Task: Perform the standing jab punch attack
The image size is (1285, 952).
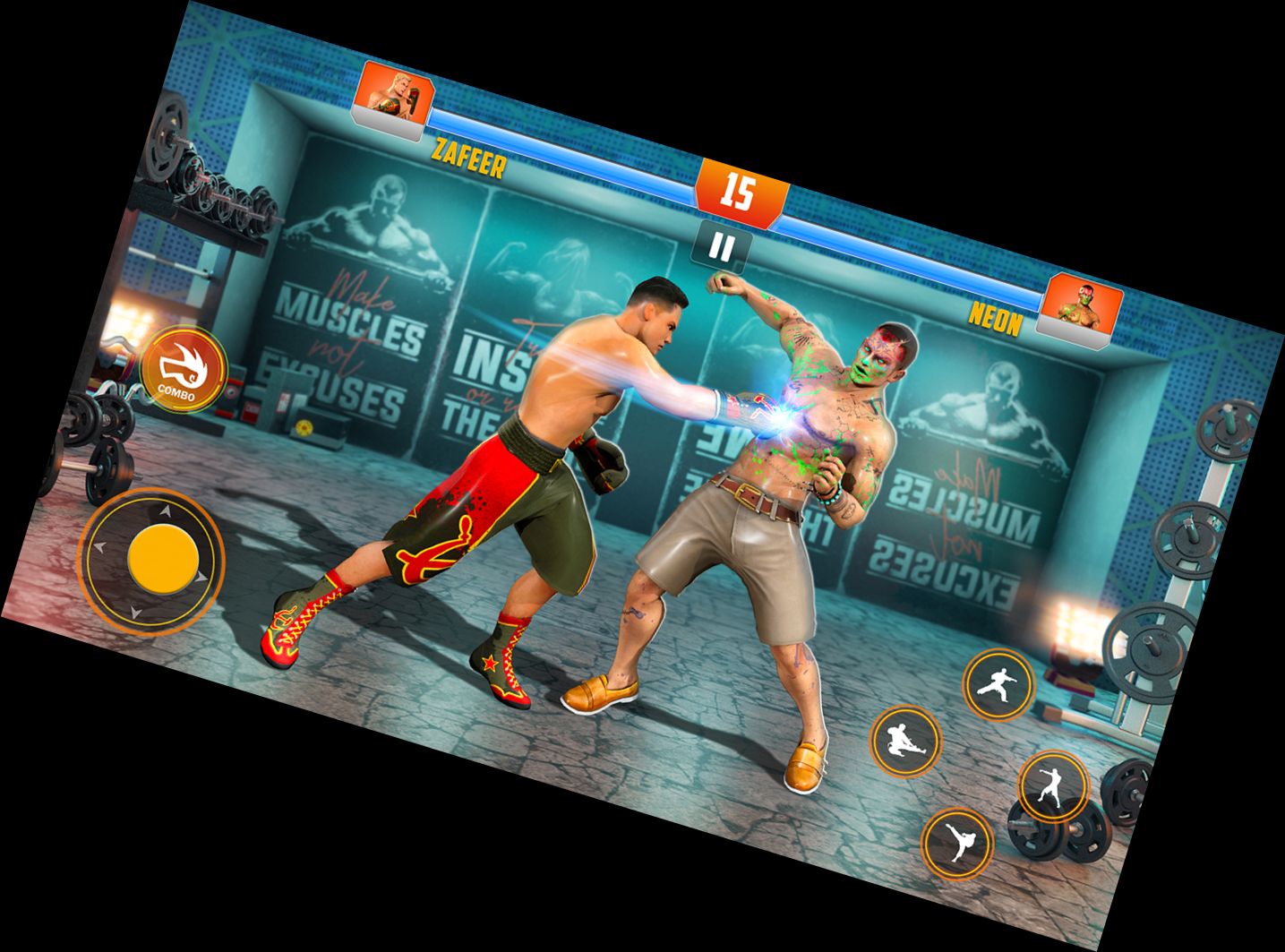Action: 1054,785
